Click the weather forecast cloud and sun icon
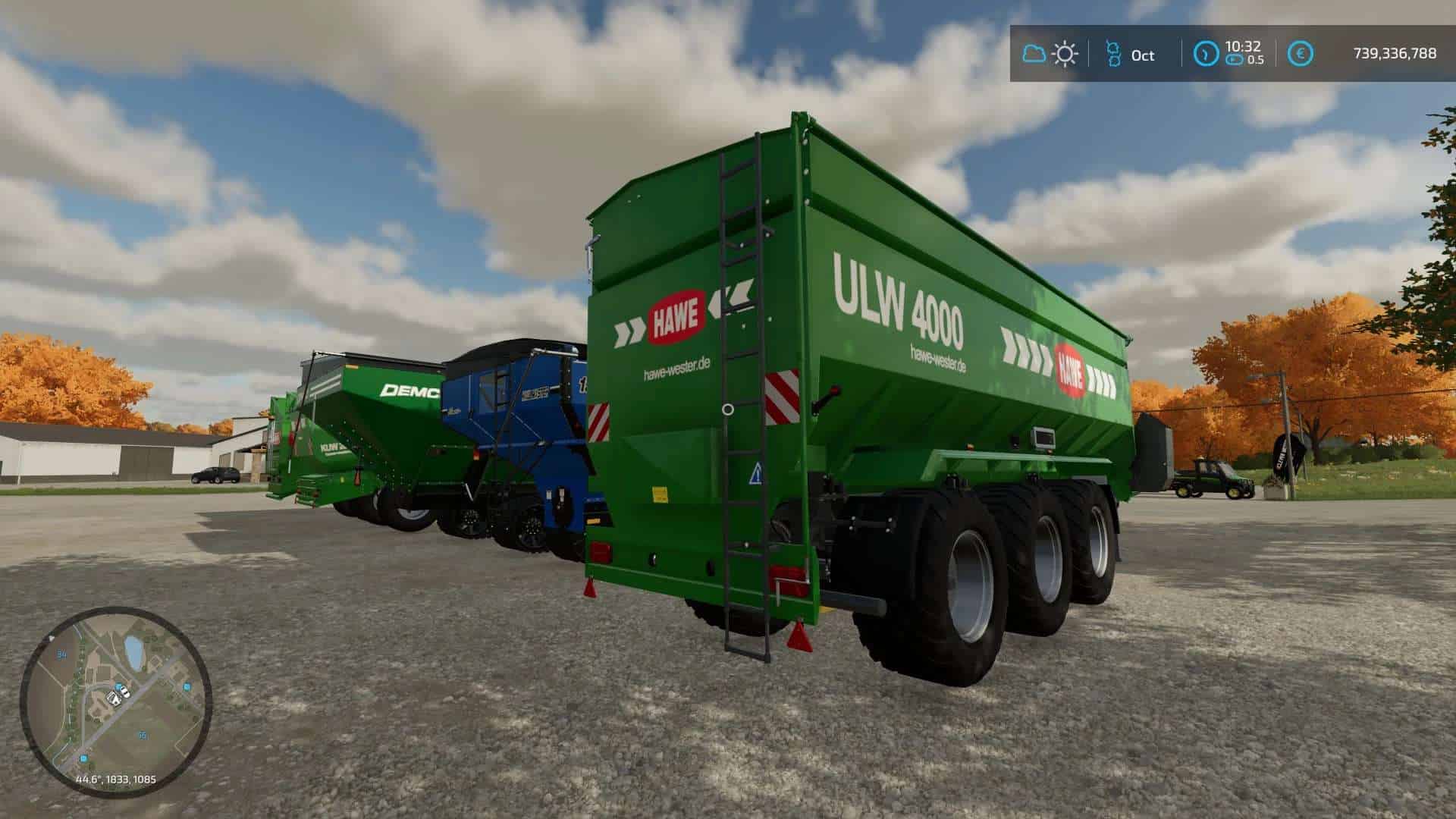Viewport: 1456px width, 819px height. [x=1050, y=54]
